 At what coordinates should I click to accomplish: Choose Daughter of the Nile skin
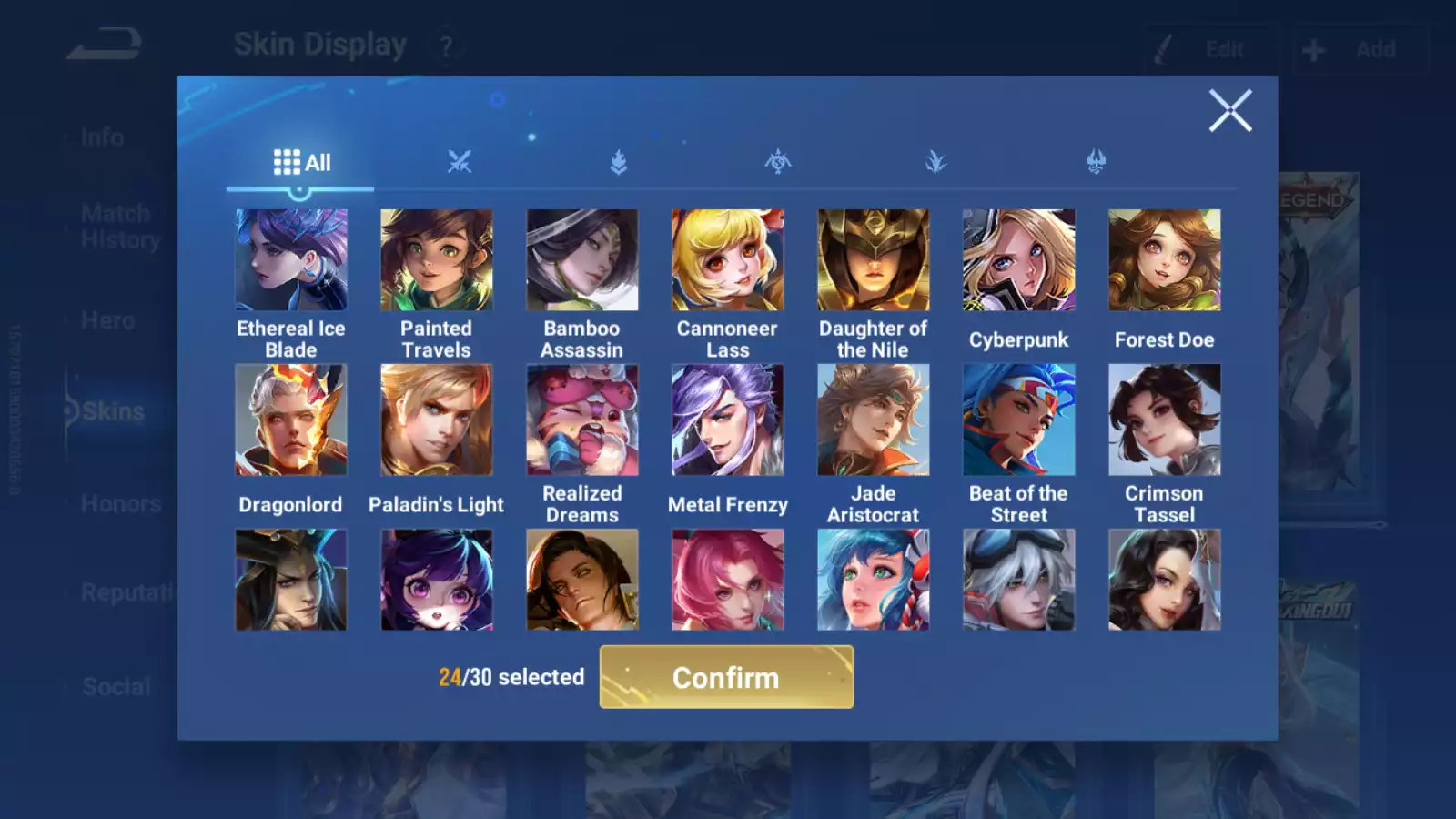click(874, 260)
